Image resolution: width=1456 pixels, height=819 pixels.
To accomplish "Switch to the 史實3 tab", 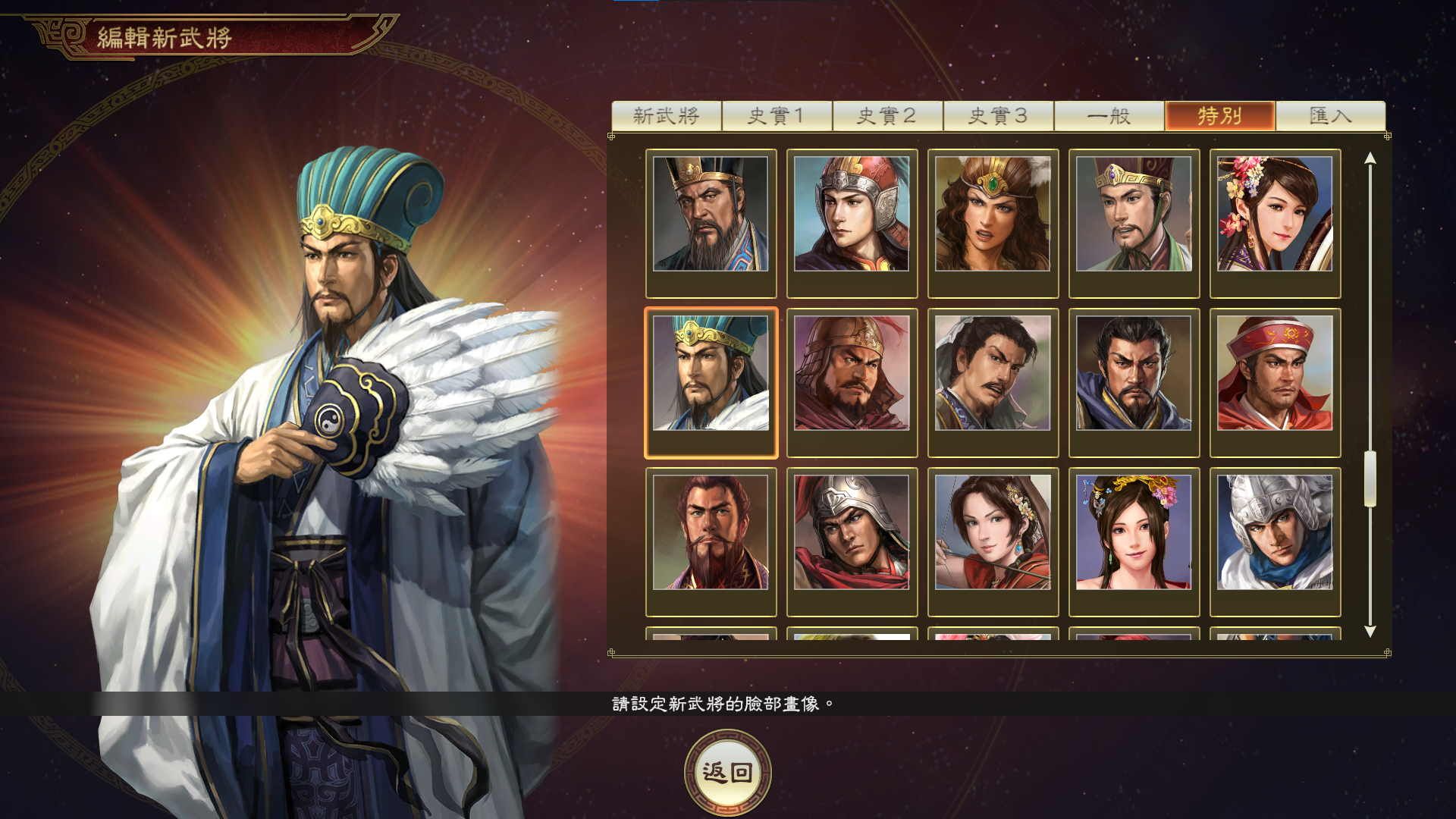I will point(1001,115).
